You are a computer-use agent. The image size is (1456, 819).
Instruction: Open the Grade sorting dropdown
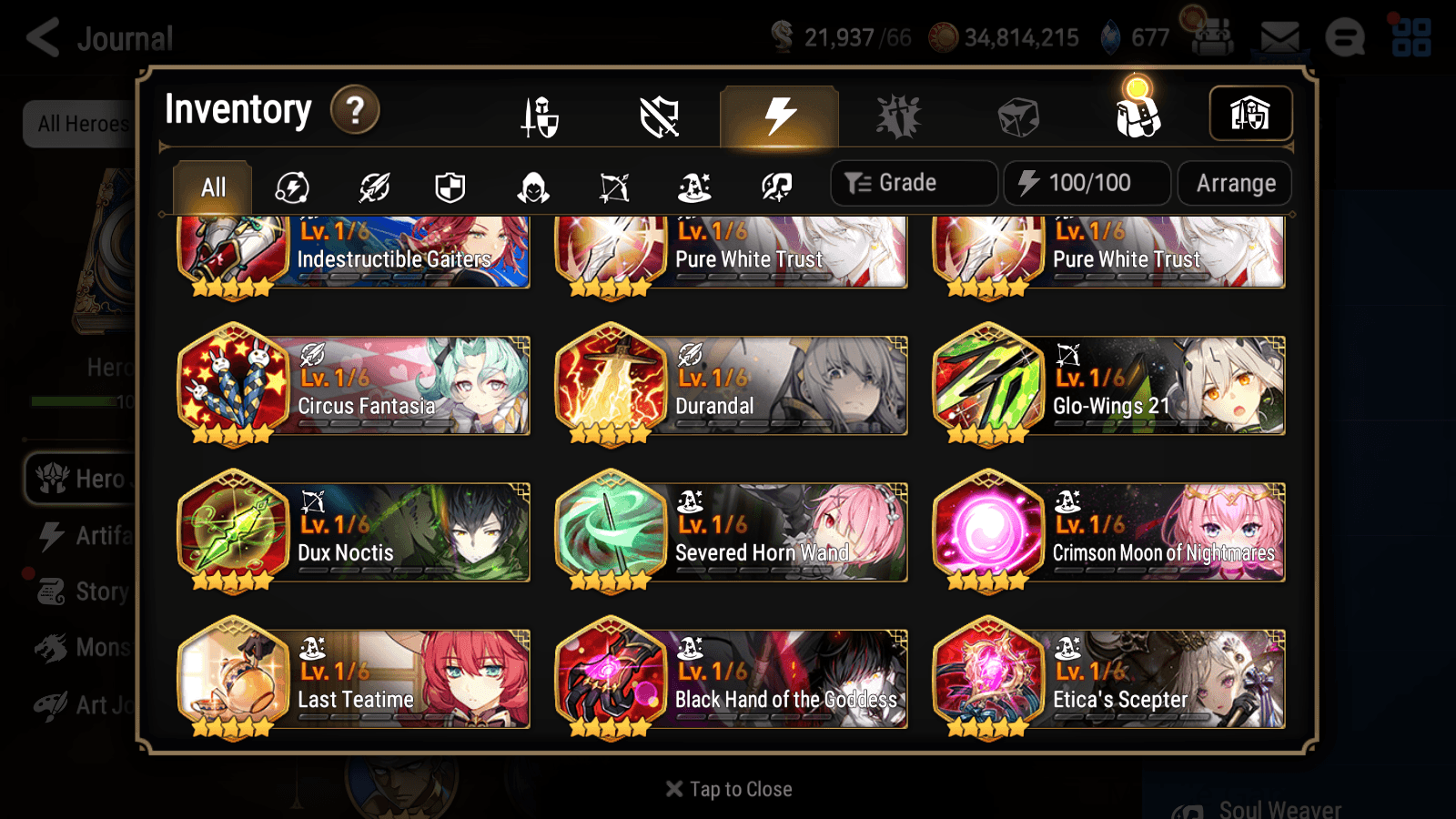pyautogui.click(x=913, y=183)
